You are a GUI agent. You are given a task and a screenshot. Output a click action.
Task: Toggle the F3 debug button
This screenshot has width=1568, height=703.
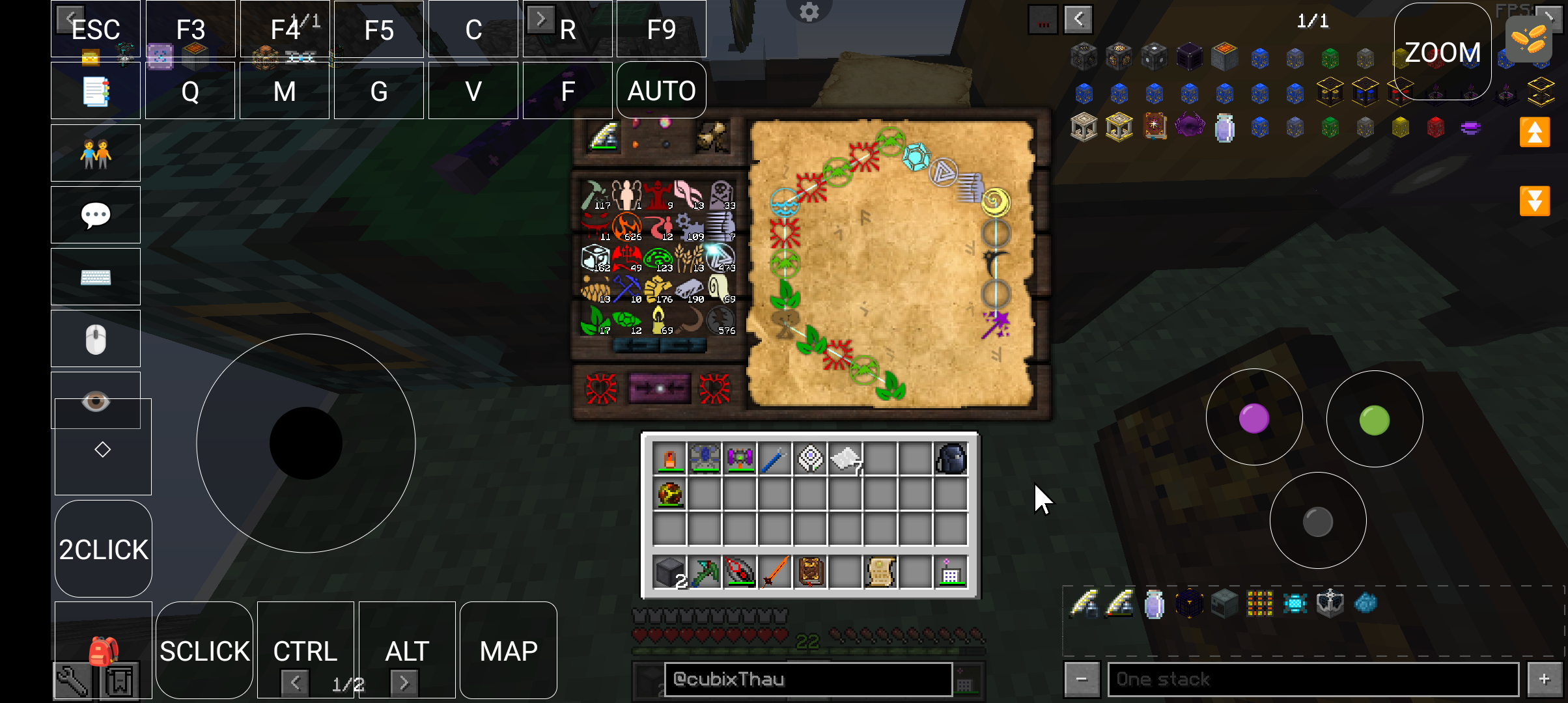tap(190, 29)
